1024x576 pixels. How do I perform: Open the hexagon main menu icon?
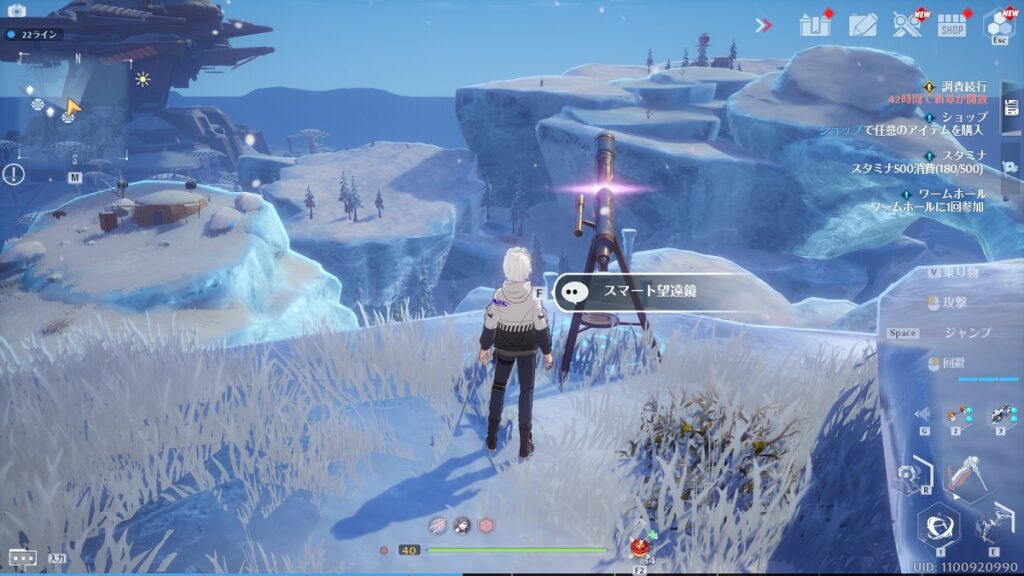pyautogui.click(x=999, y=24)
